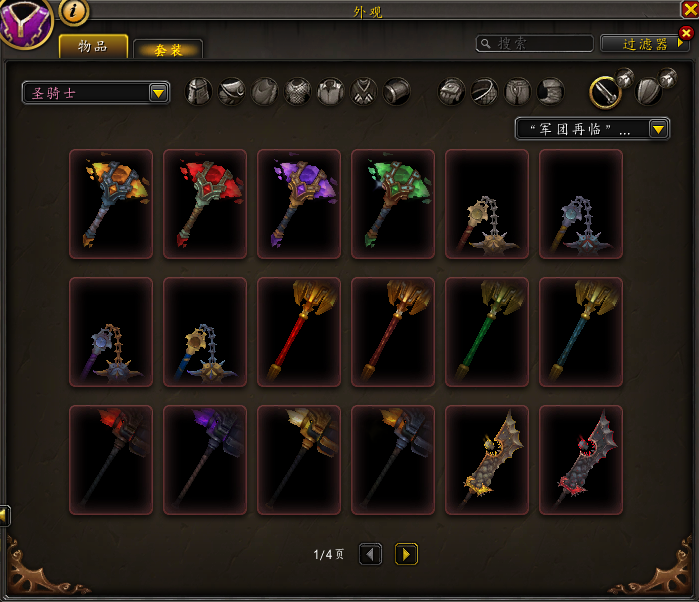The height and width of the screenshot is (602, 699).
Task: Select the helmet slot icon
Action: [200, 92]
